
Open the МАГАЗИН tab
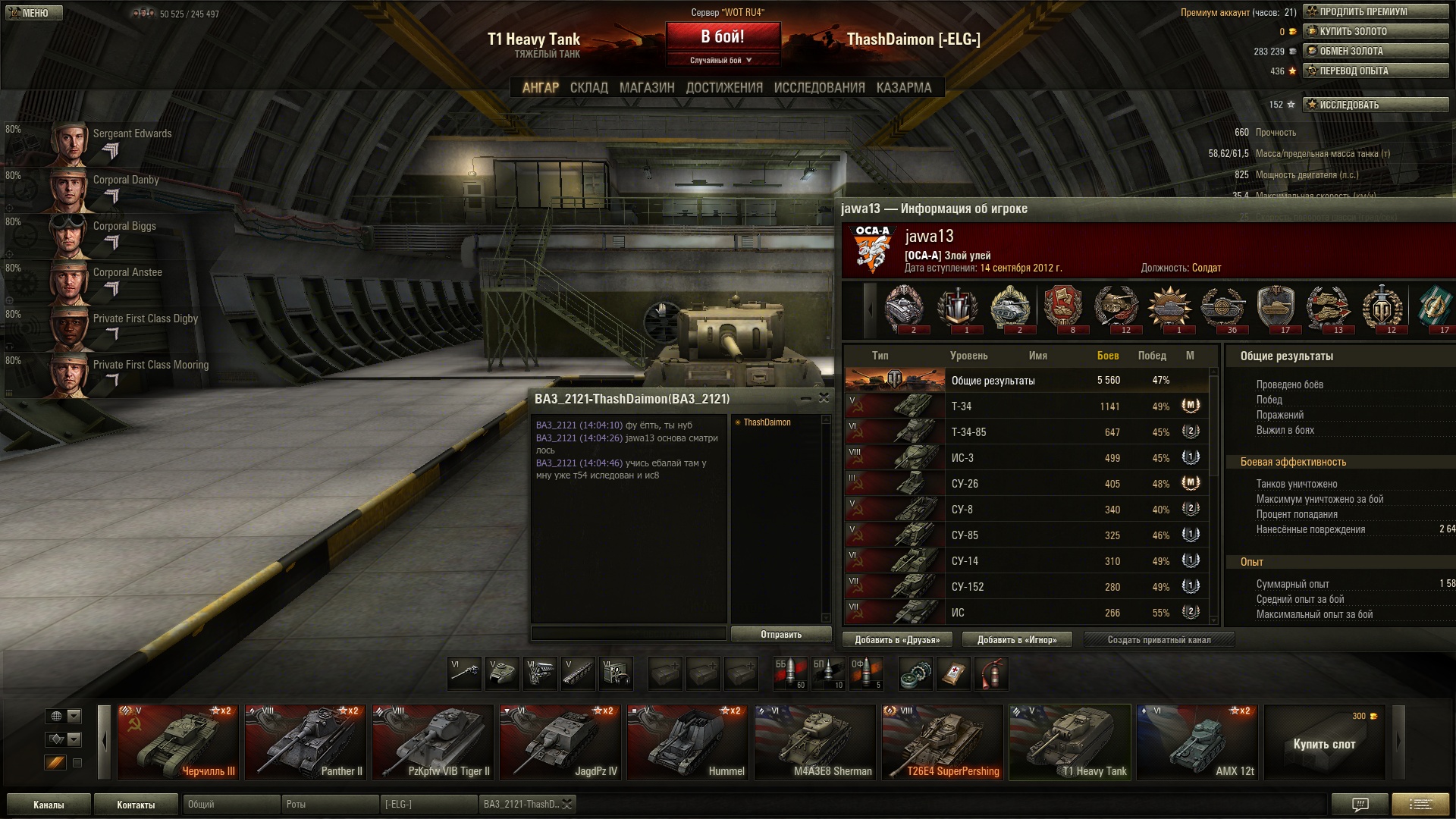[646, 88]
